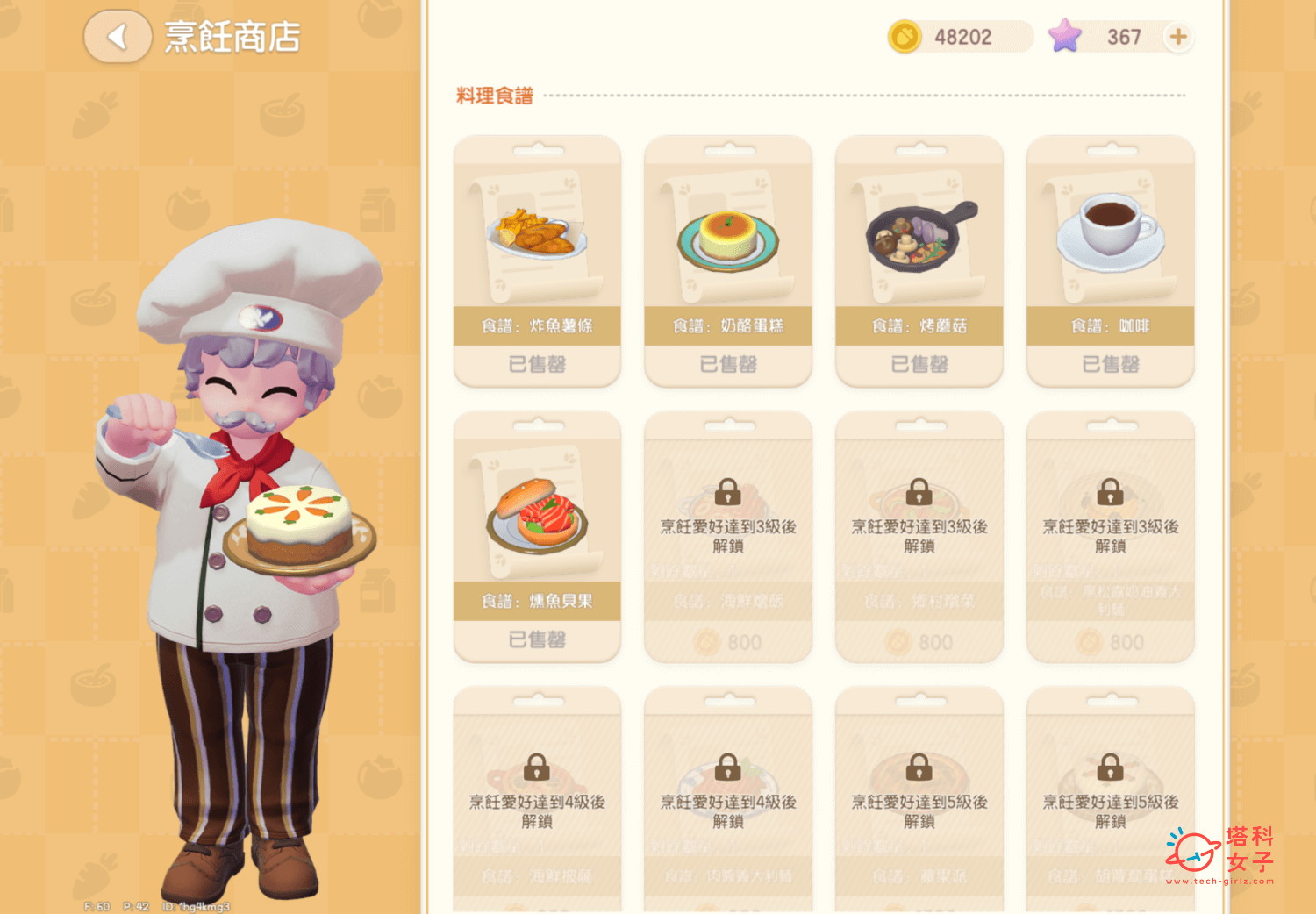Image resolution: width=1316 pixels, height=914 pixels.
Task: Click the lock icon on 鄉村燉菜 recipe
Action: click(x=919, y=493)
